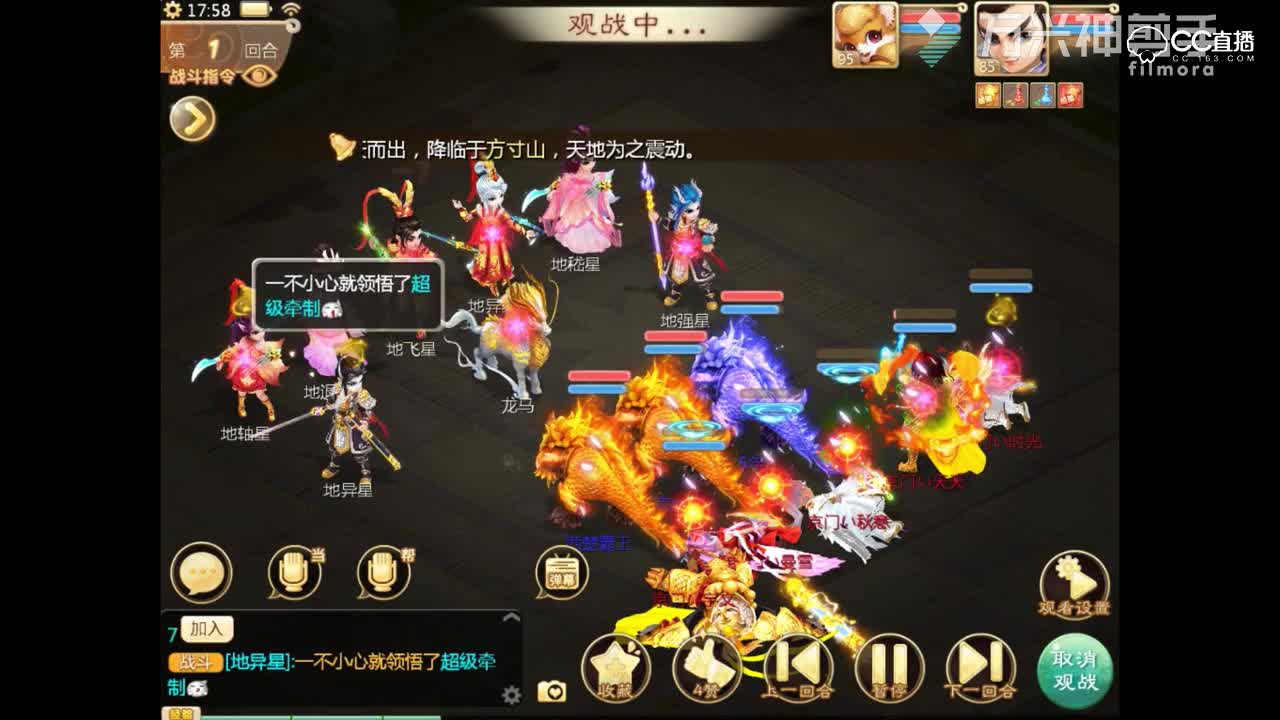Viewport: 1280px width, 720px height.
Task: Click the camera screenshot icon bottom left
Action: 553,691
